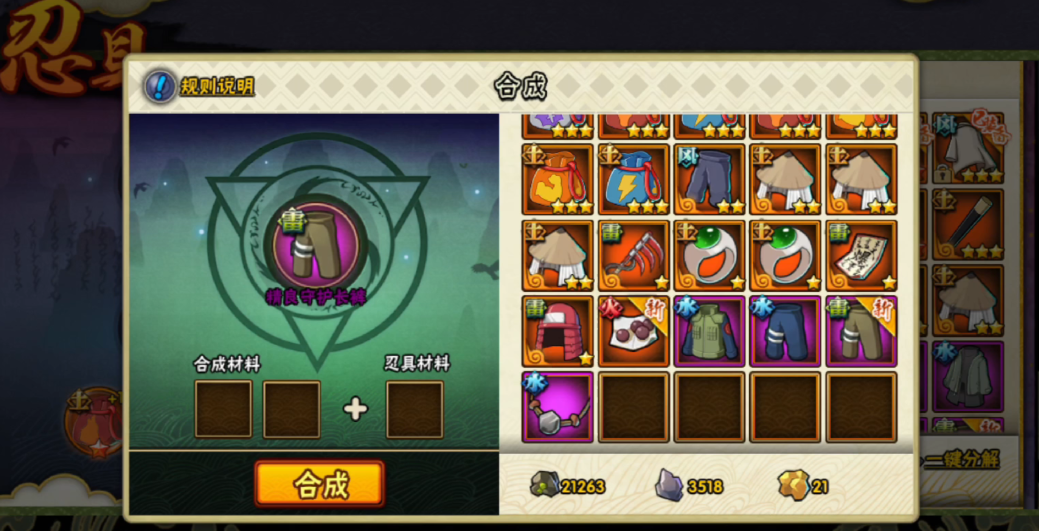Select the stone pendant necklace
The width and height of the screenshot is (1039, 531).
[557, 407]
